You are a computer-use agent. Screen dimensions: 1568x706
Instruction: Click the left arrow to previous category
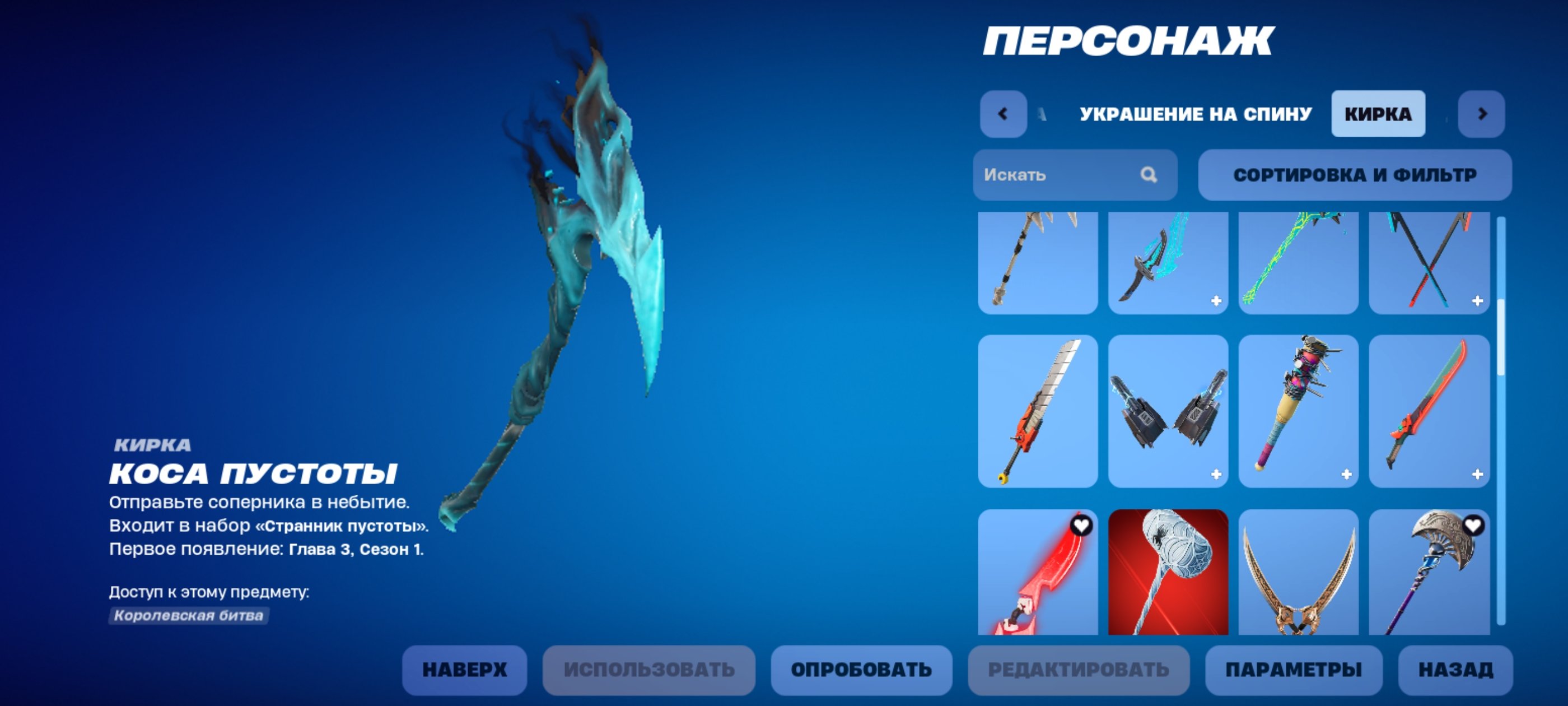coord(1004,113)
